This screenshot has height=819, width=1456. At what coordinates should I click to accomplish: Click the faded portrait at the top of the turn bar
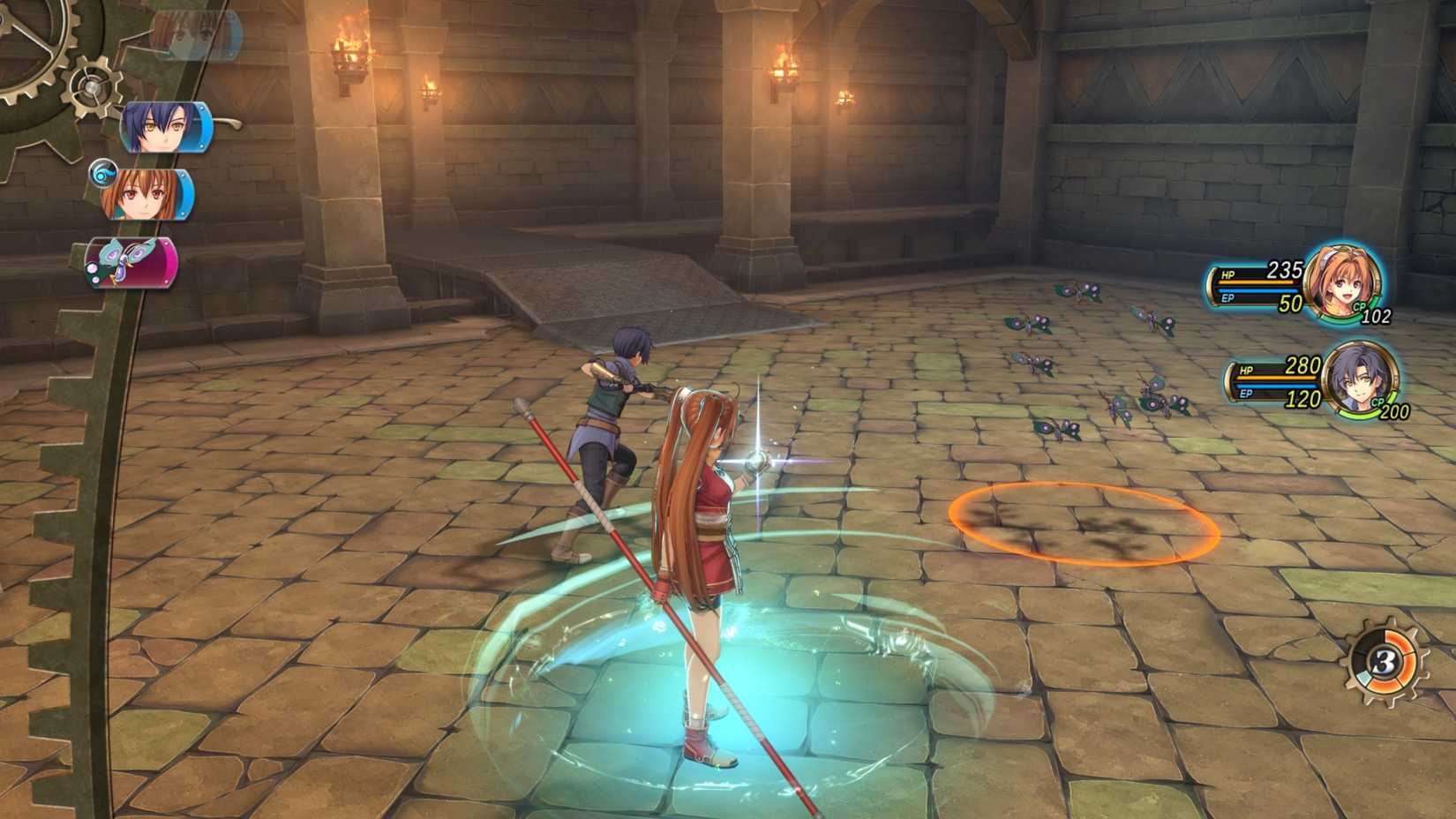(193, 33)
